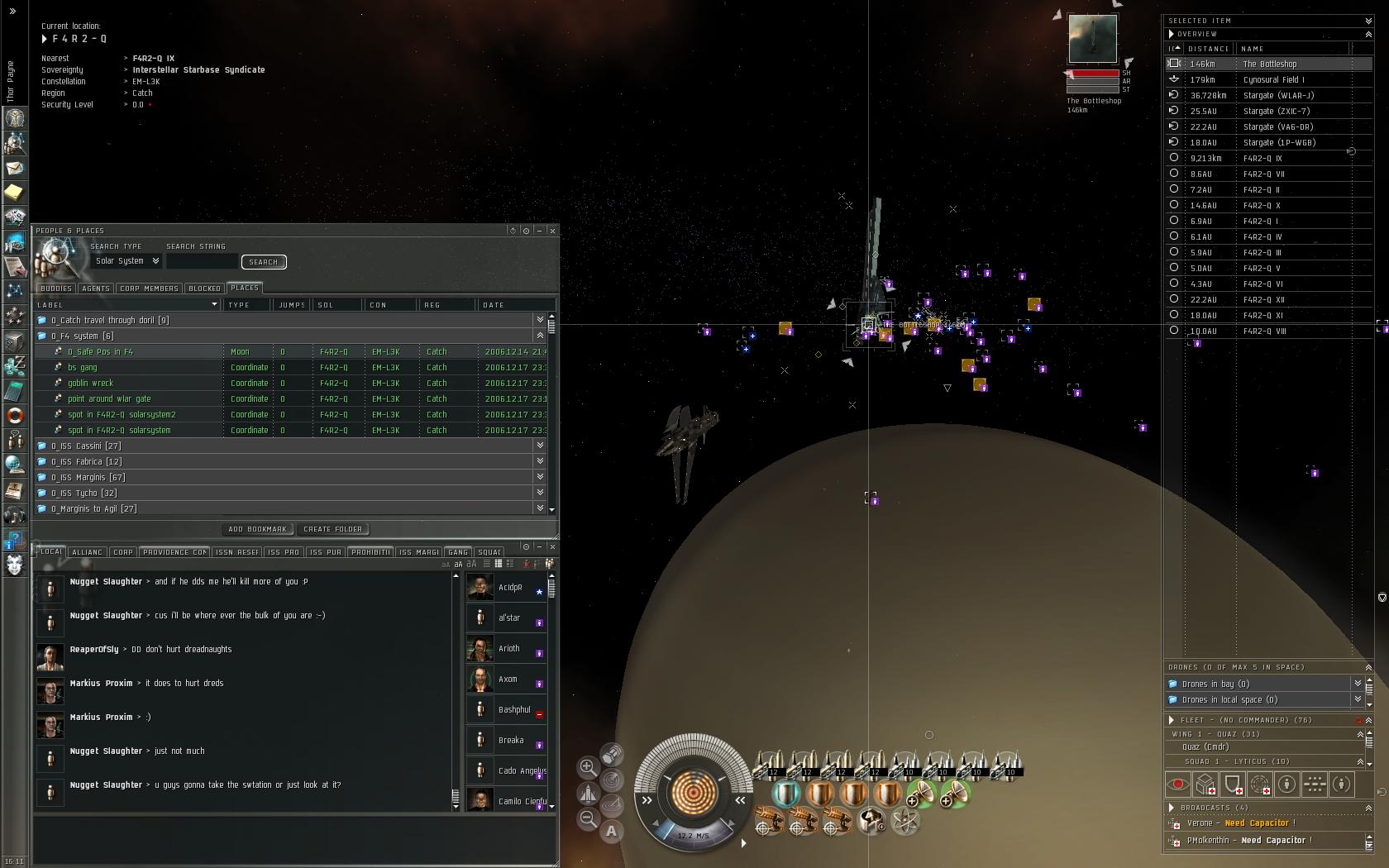Click the Search button in People & Places

264,262
